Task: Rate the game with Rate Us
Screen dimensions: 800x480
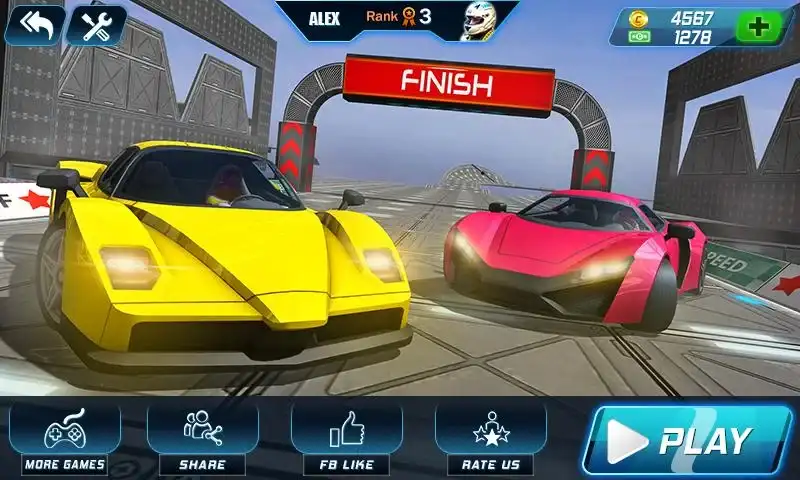Action: 490,437
